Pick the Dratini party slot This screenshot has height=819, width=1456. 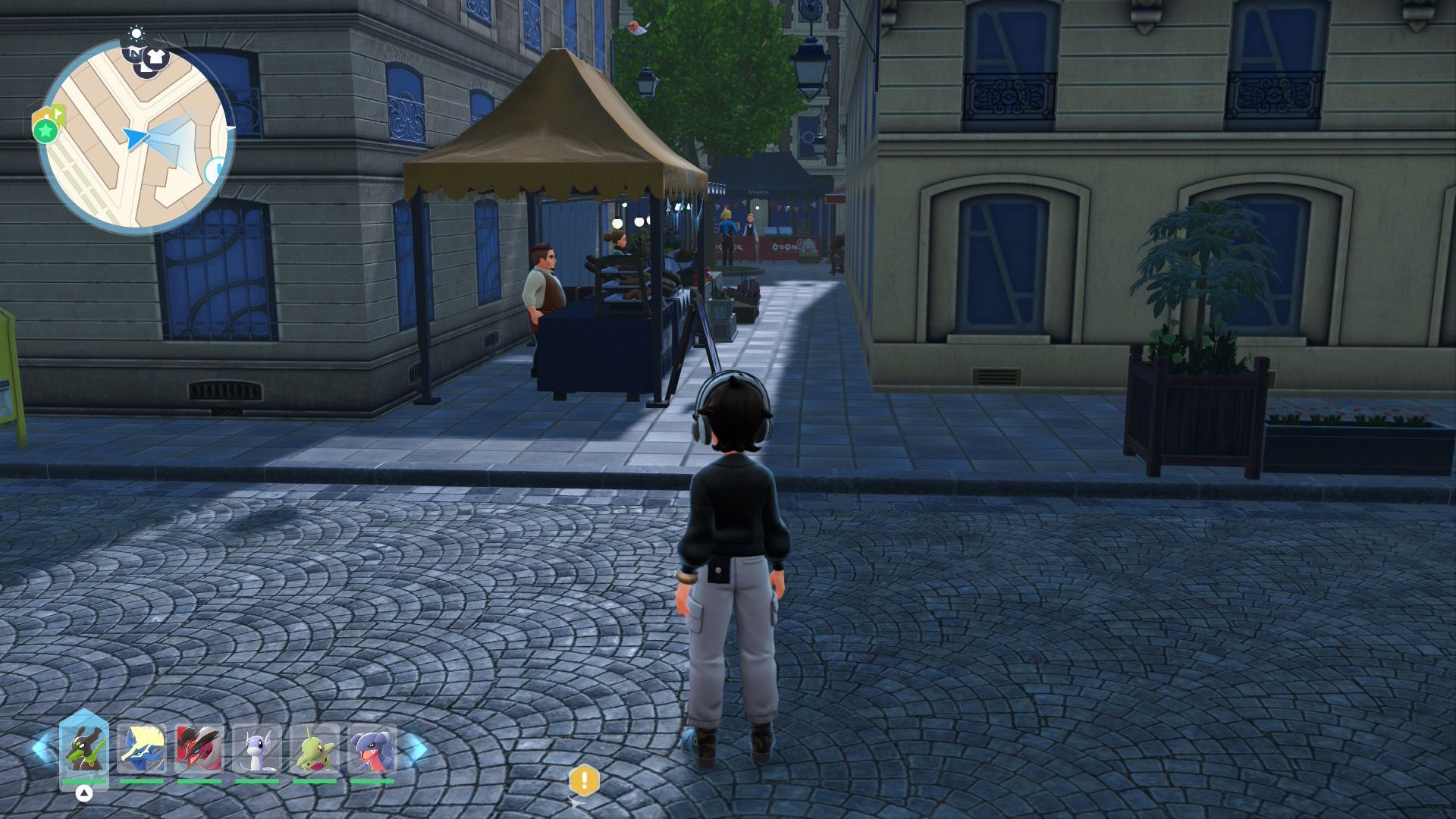(x=257, y=748)
